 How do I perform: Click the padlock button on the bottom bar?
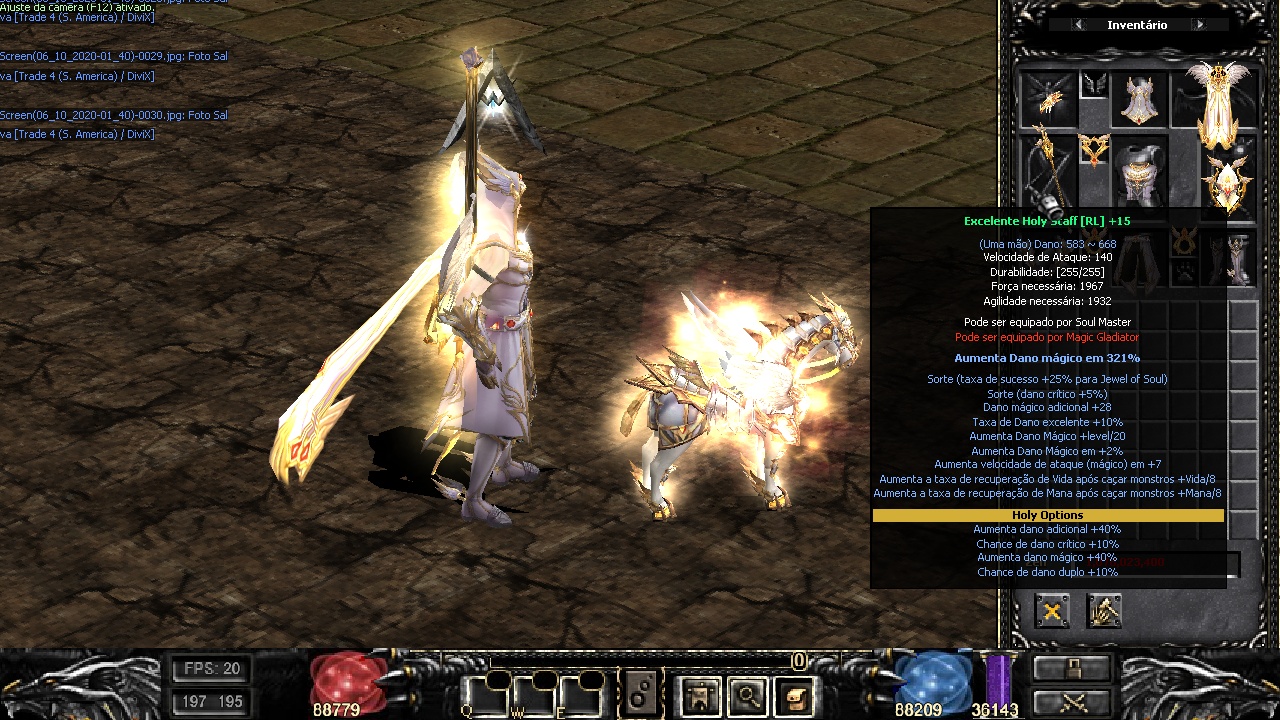(x=1072, y=669)
